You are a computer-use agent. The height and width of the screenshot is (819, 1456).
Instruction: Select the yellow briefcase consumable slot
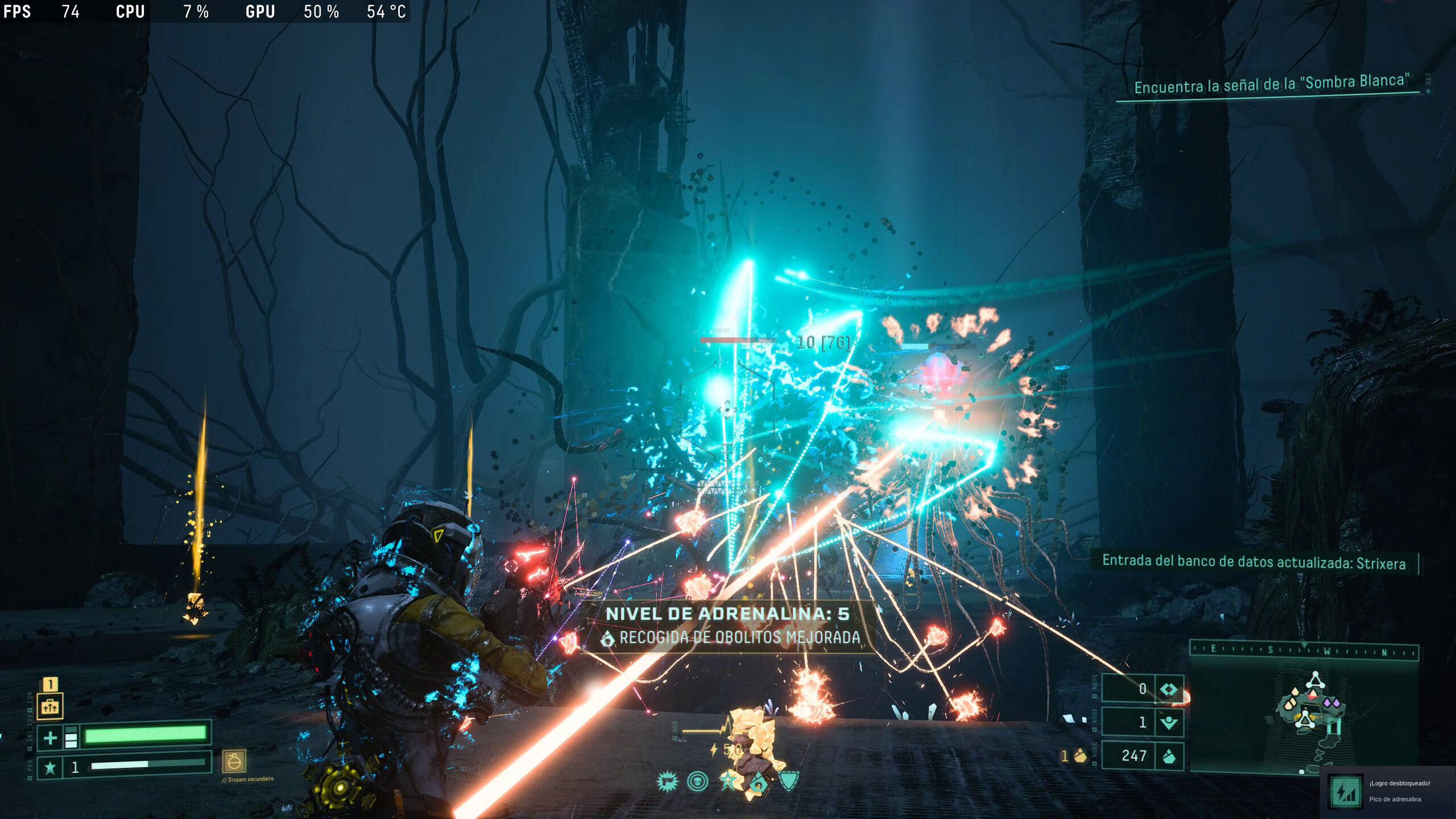click(x=50, y=706)
